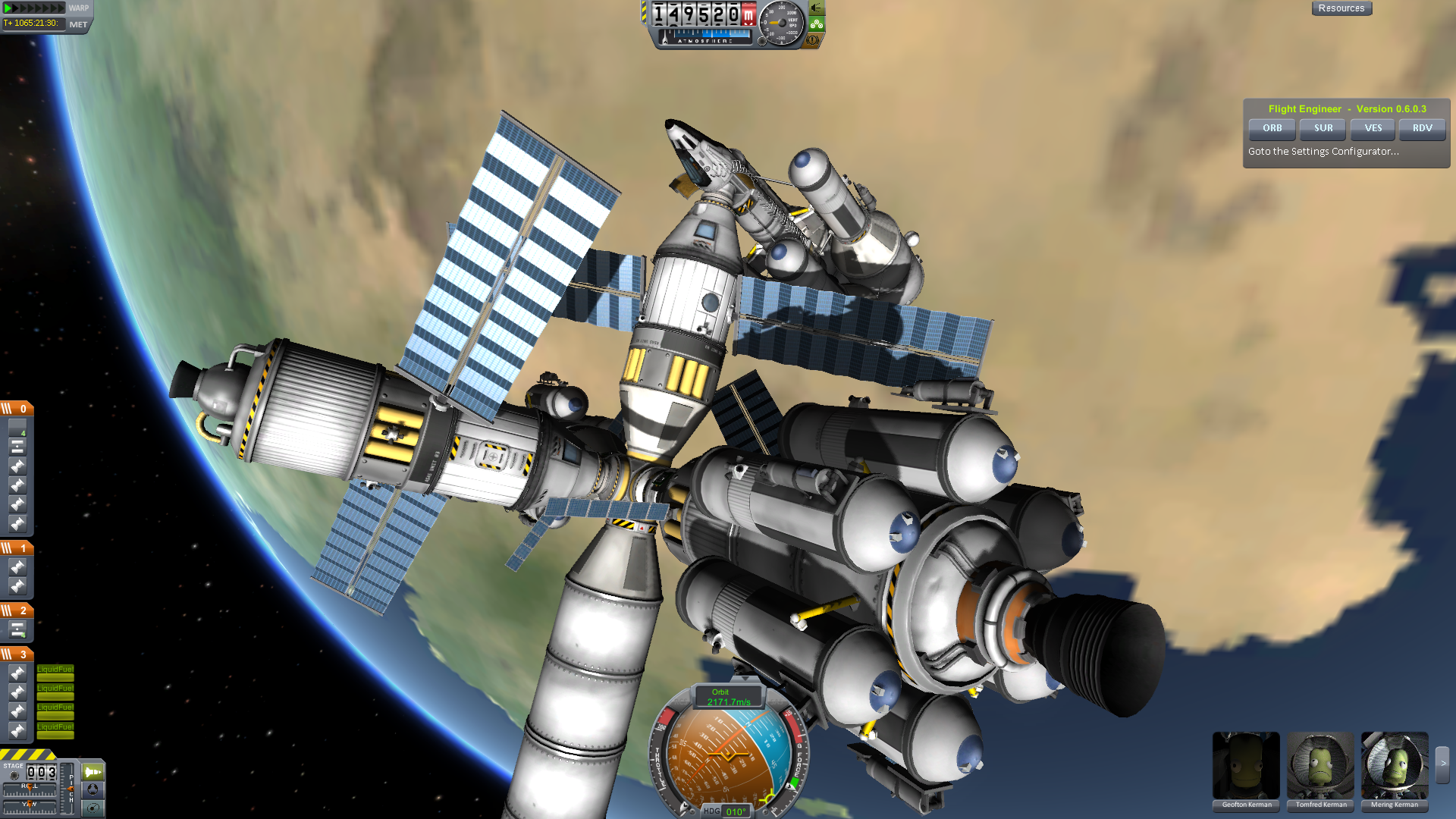Expand crew portraits with the arrow button

coord(1442,764)
